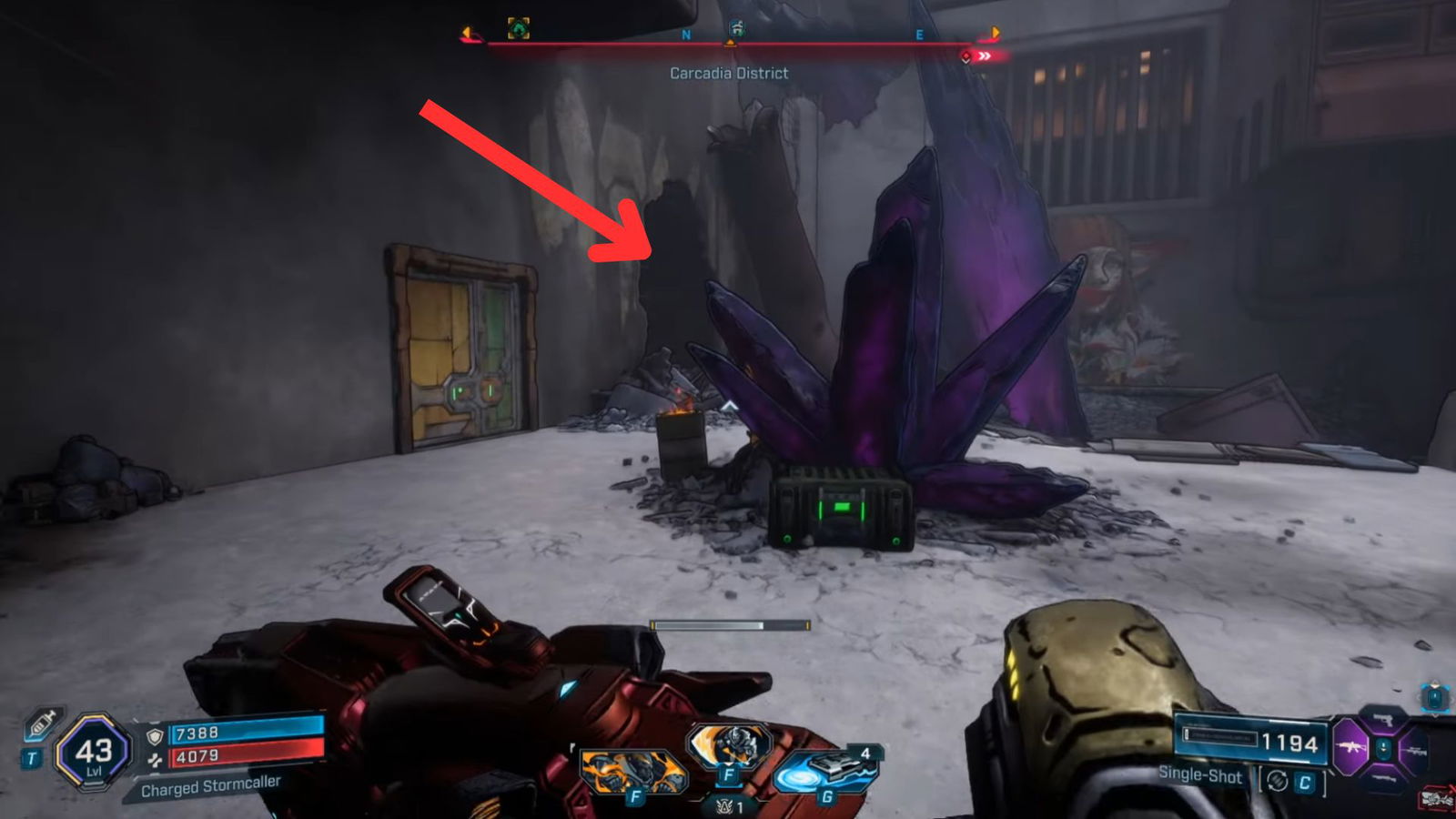Expand the compass with the right yellow arrow

996,33
